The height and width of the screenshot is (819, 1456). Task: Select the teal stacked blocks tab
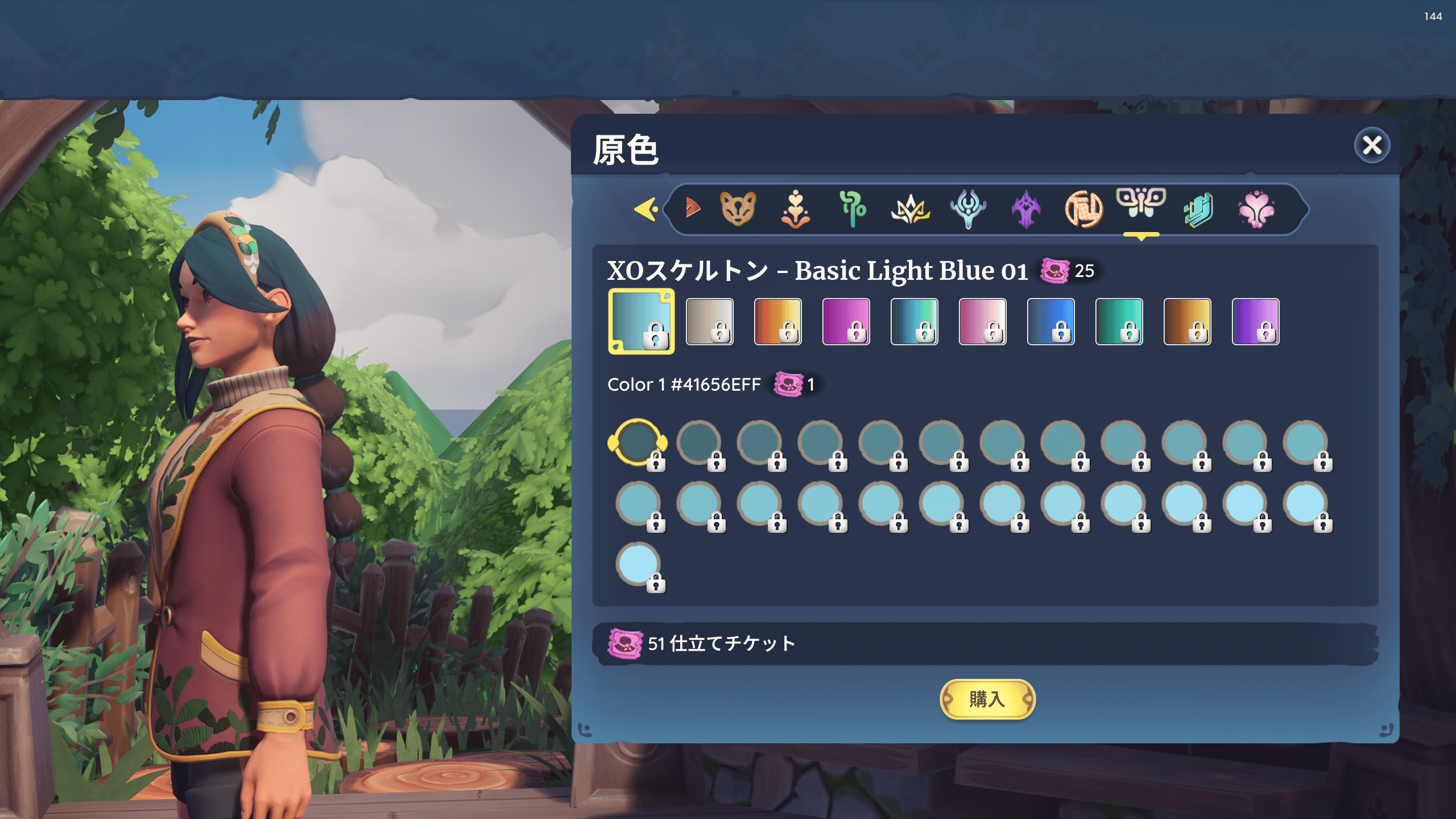coord(1198,209)
